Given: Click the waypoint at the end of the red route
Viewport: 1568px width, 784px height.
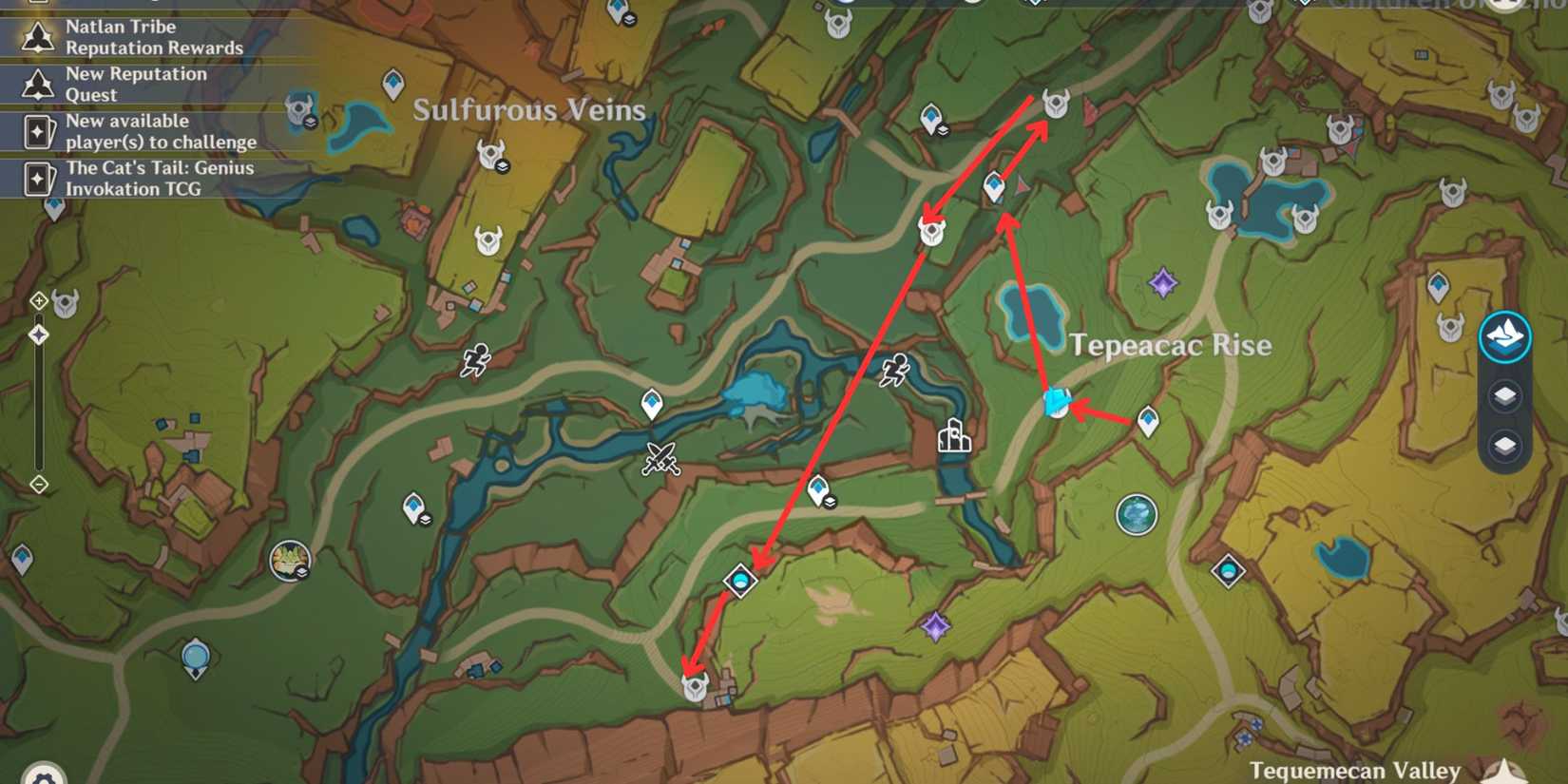Looking at the screenshot, I should point(697,684).
